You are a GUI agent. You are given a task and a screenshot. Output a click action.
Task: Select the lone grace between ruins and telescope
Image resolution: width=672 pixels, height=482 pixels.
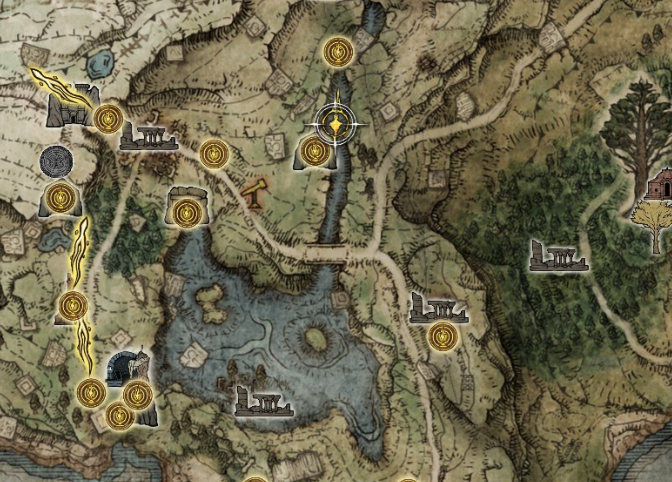click(x=212, y=154)
